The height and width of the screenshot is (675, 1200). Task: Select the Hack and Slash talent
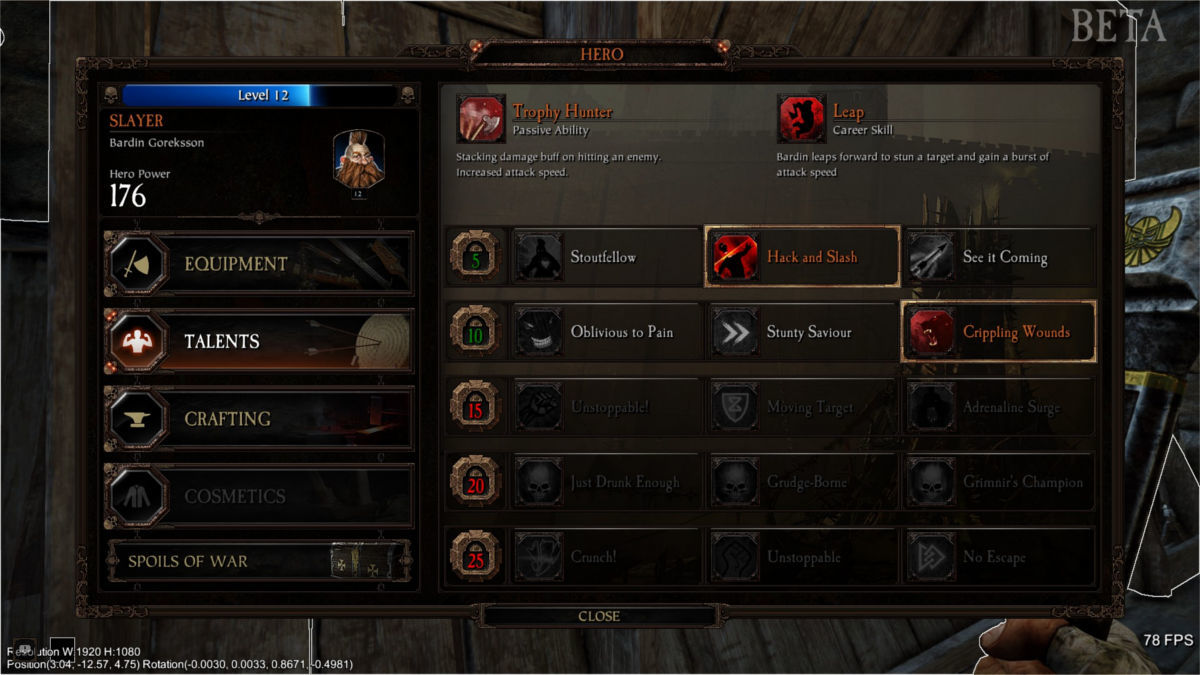(802, 257)
